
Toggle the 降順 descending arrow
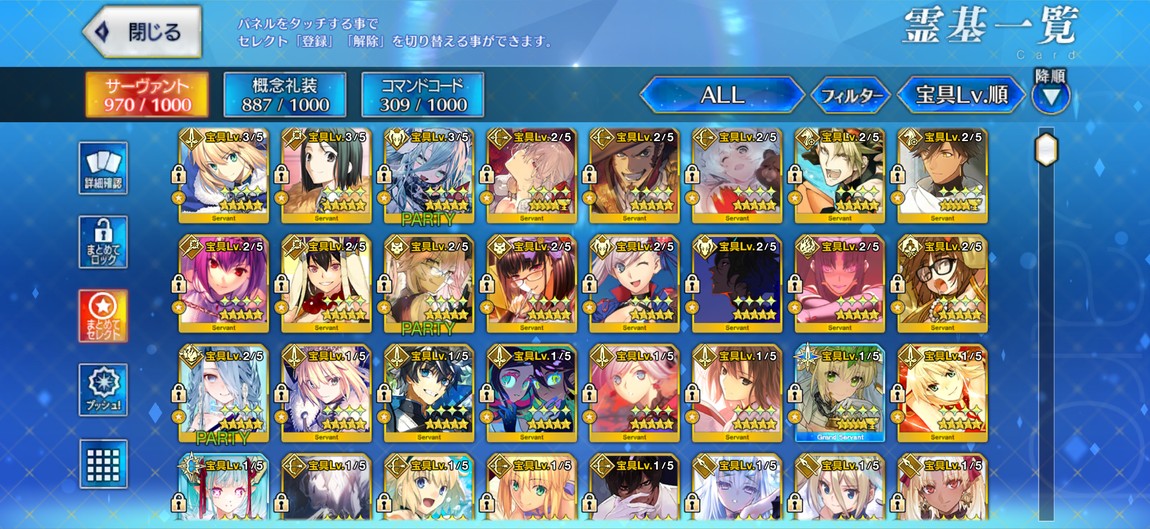tap(1051, 97)
